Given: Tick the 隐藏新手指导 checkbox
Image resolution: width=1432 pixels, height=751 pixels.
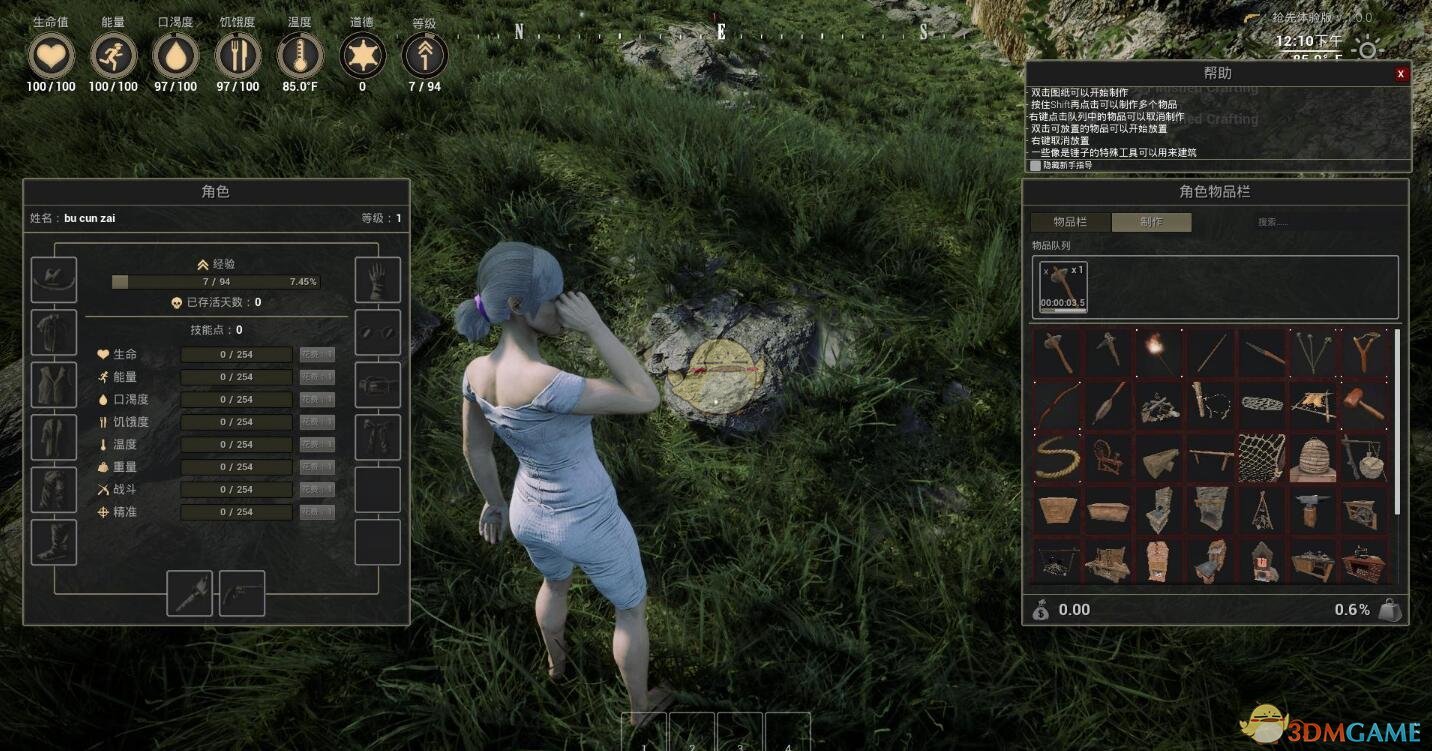Looking at the screenshot, I should coord(1035,165).
